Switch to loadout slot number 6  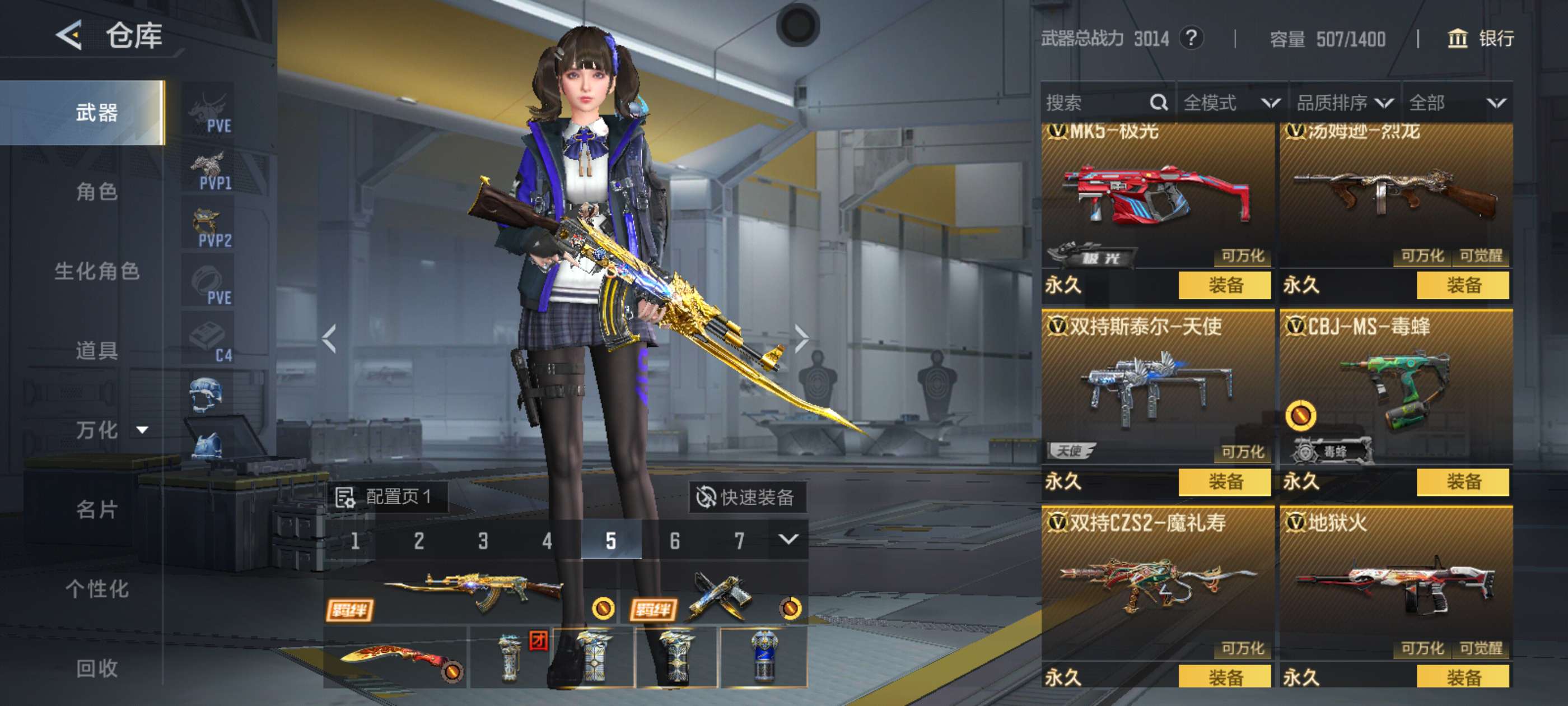pyautogui.click(x=674, y=540)
